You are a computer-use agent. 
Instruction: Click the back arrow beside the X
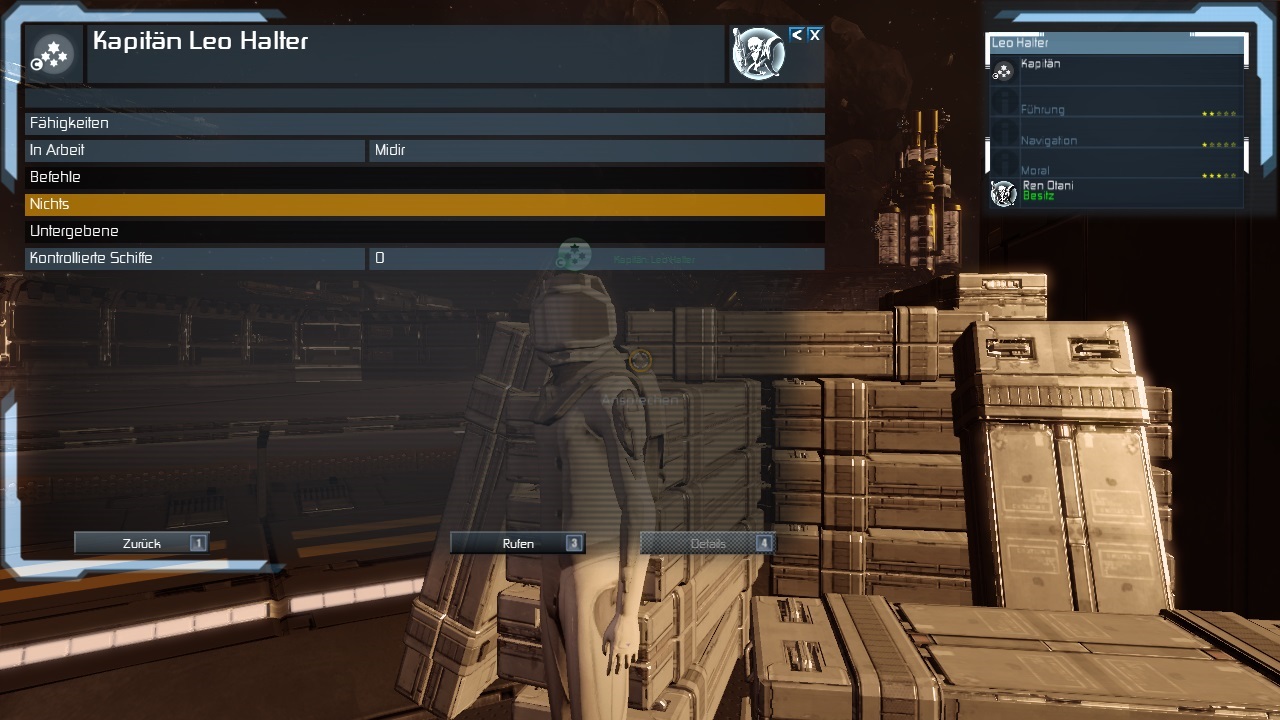[797, 35]
